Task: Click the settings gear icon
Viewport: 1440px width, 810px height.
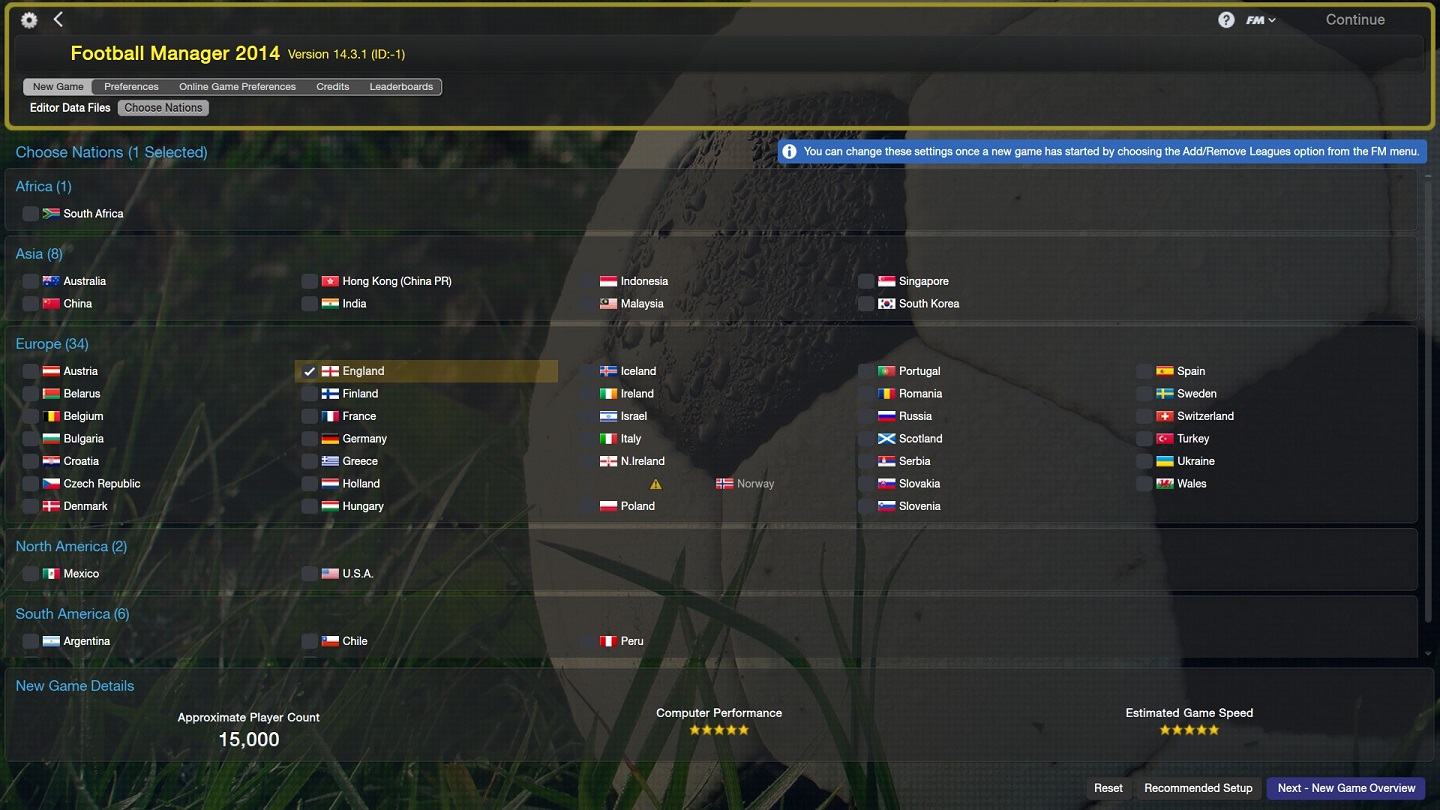Action: click(x=29, y=20)
